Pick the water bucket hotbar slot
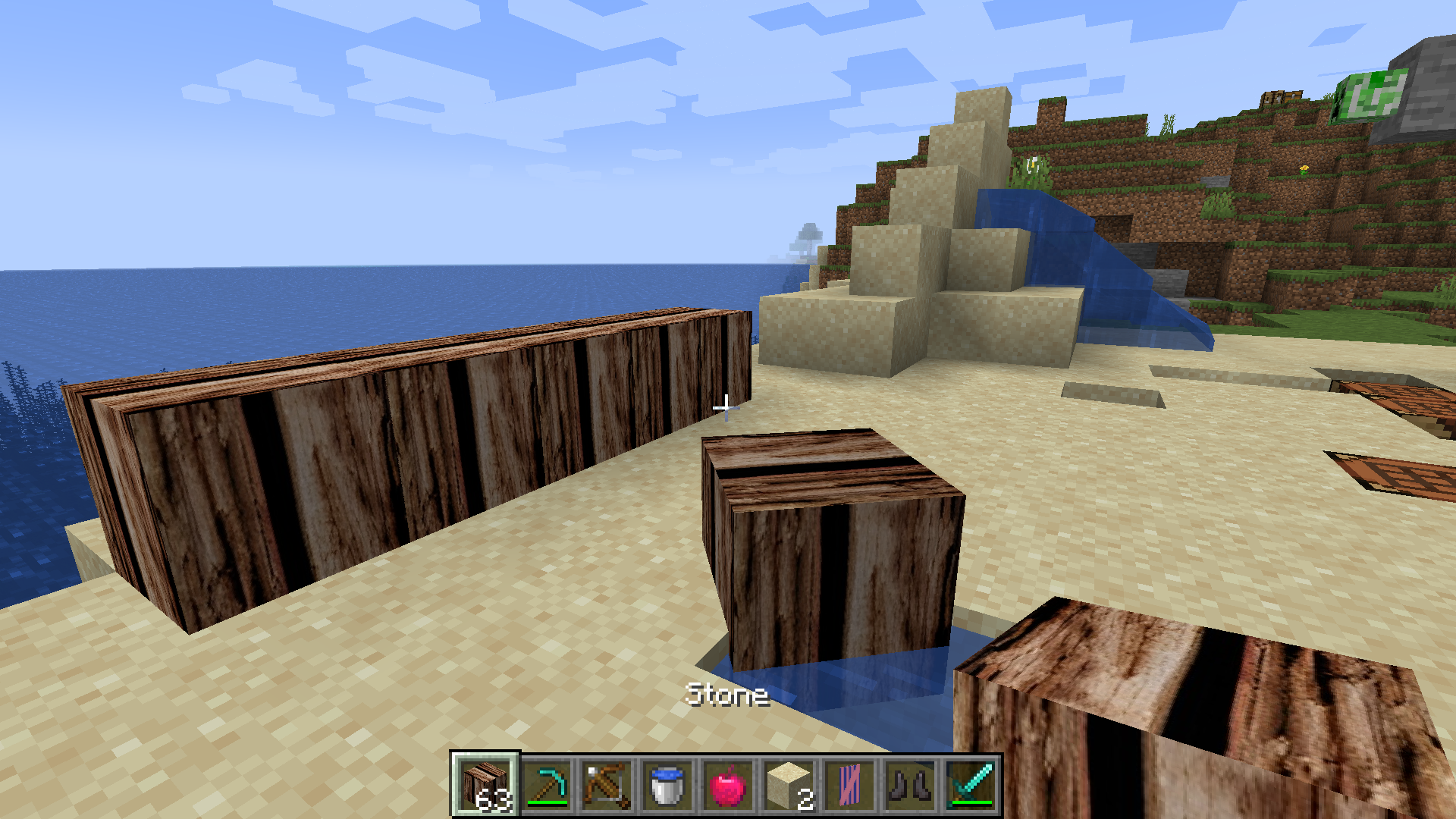Viewport: 1456px width, 819px height. coord(667,785)
